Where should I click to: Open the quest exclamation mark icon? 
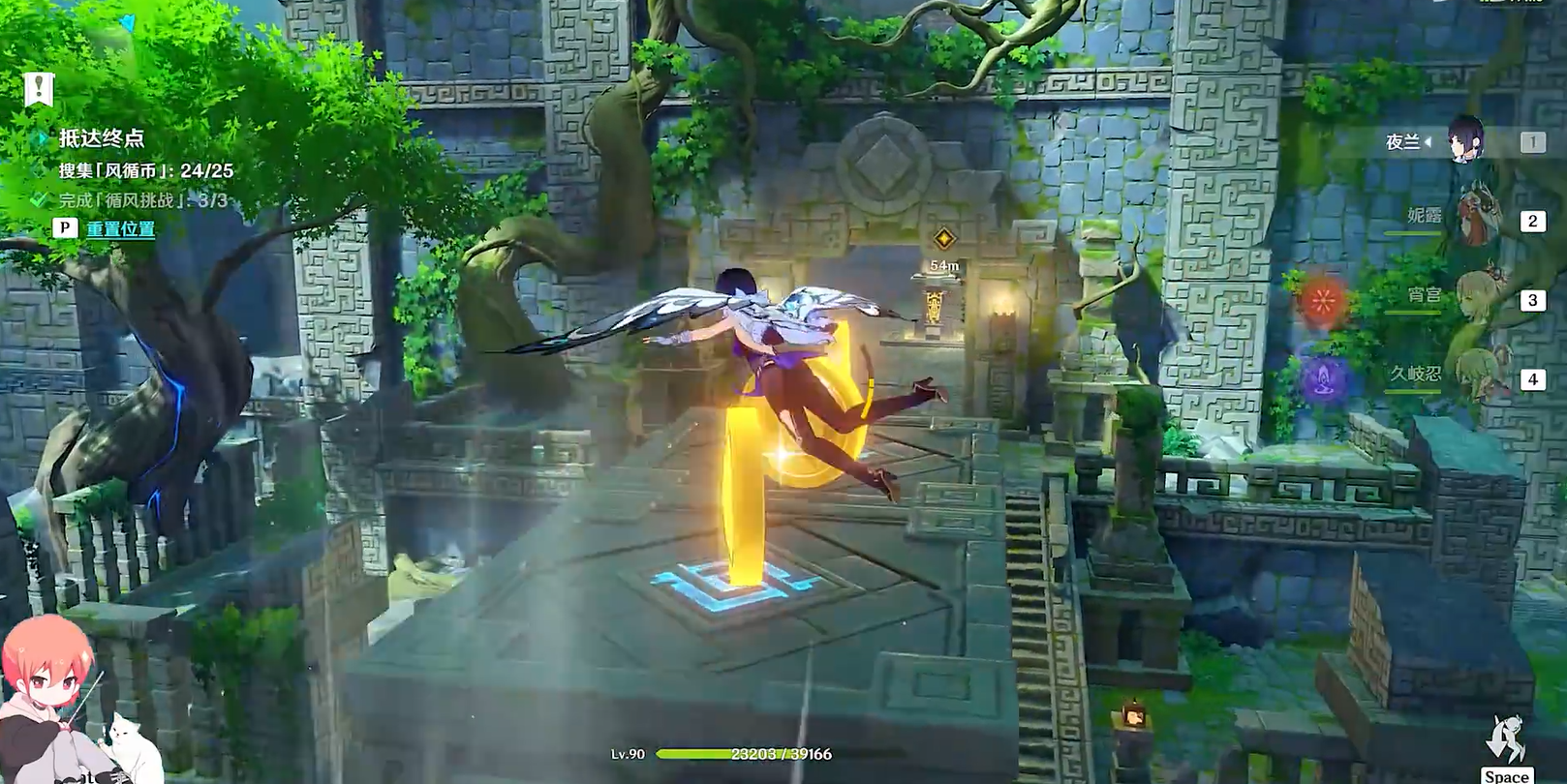(x=39, y=89)
